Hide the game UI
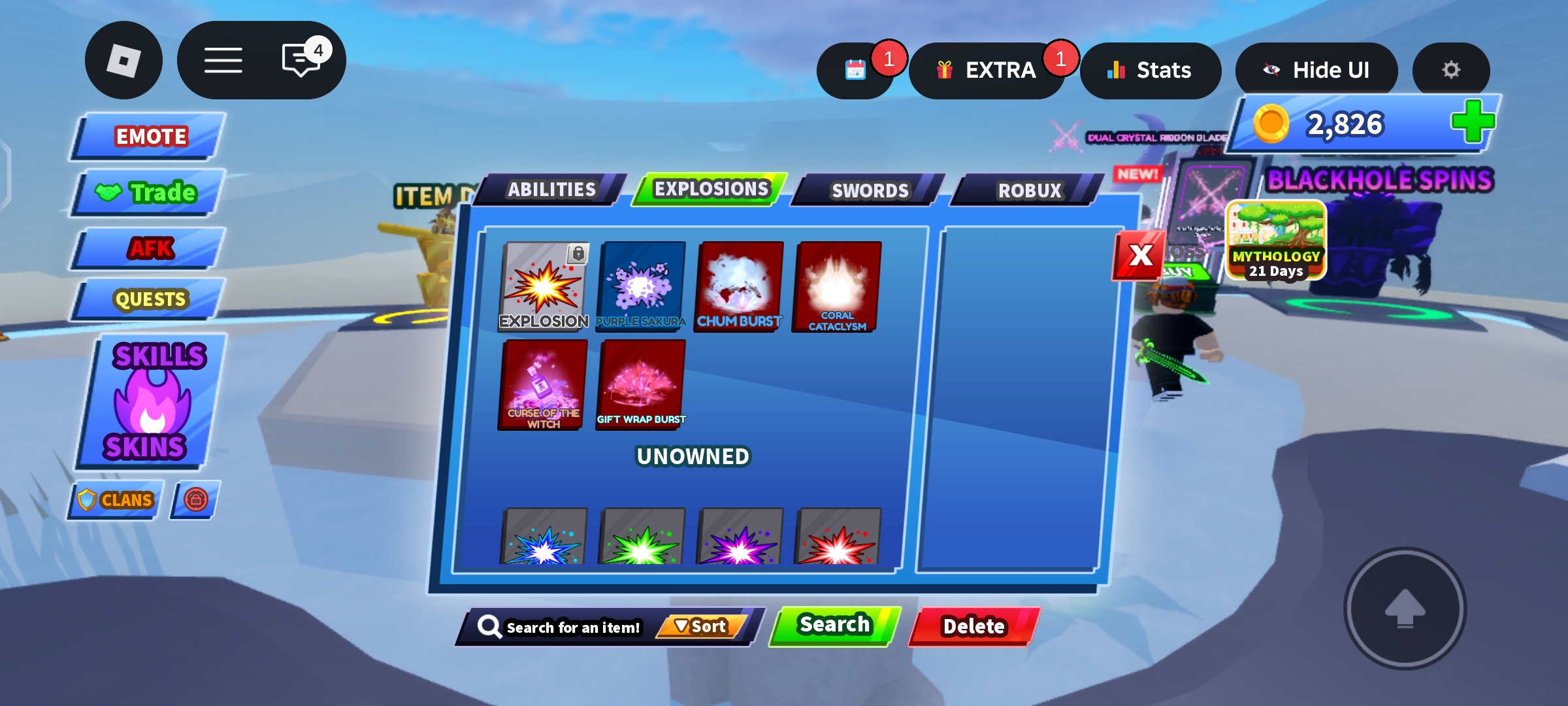The image size is (1568, 706). pyautogui.click(x=1316, y=70)
